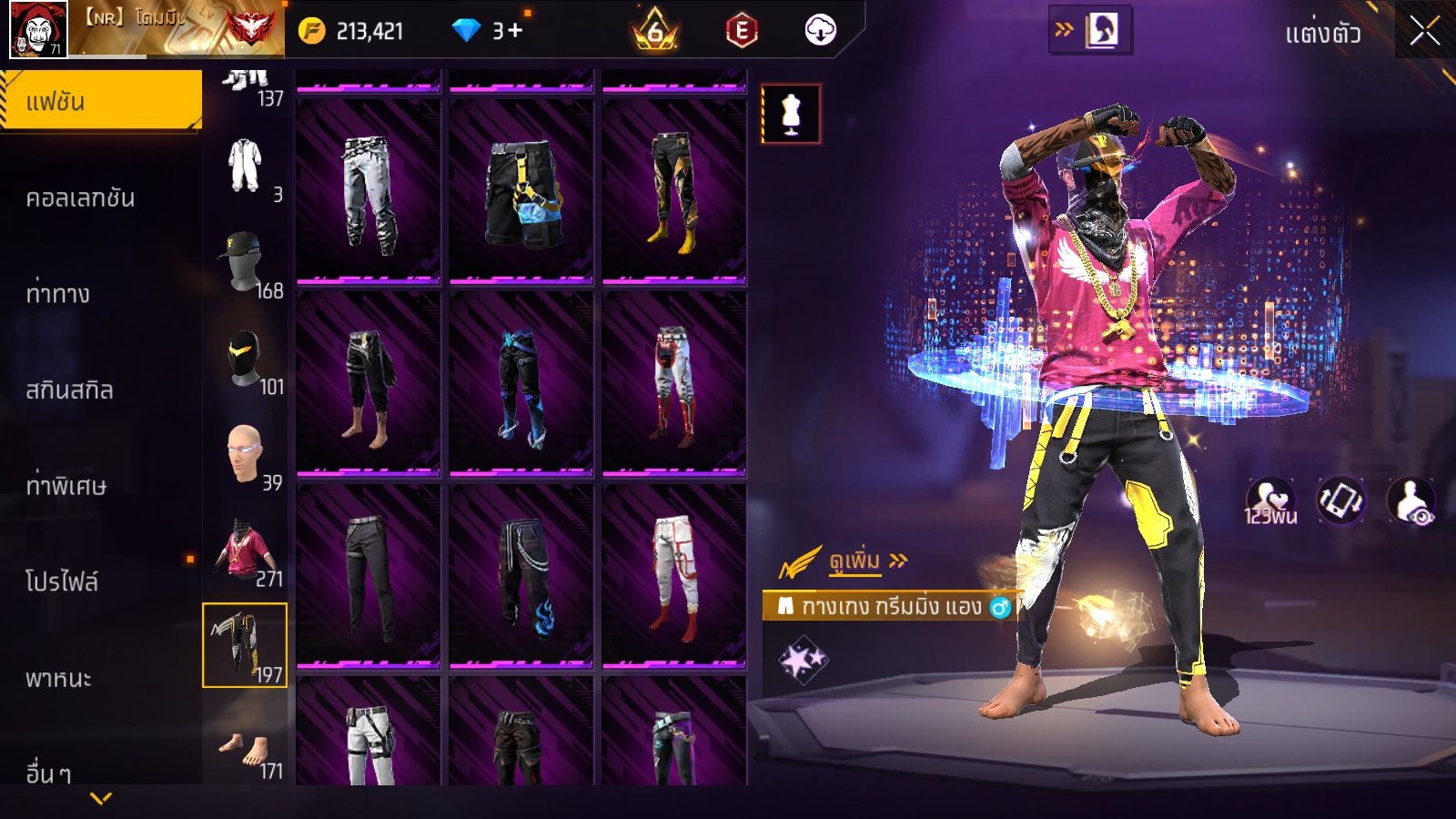The height and width of the screenshot is (819, 1456).
Task: Choose the black pants with blue flames
Action: pyautogui.click(x=521, y=577)
